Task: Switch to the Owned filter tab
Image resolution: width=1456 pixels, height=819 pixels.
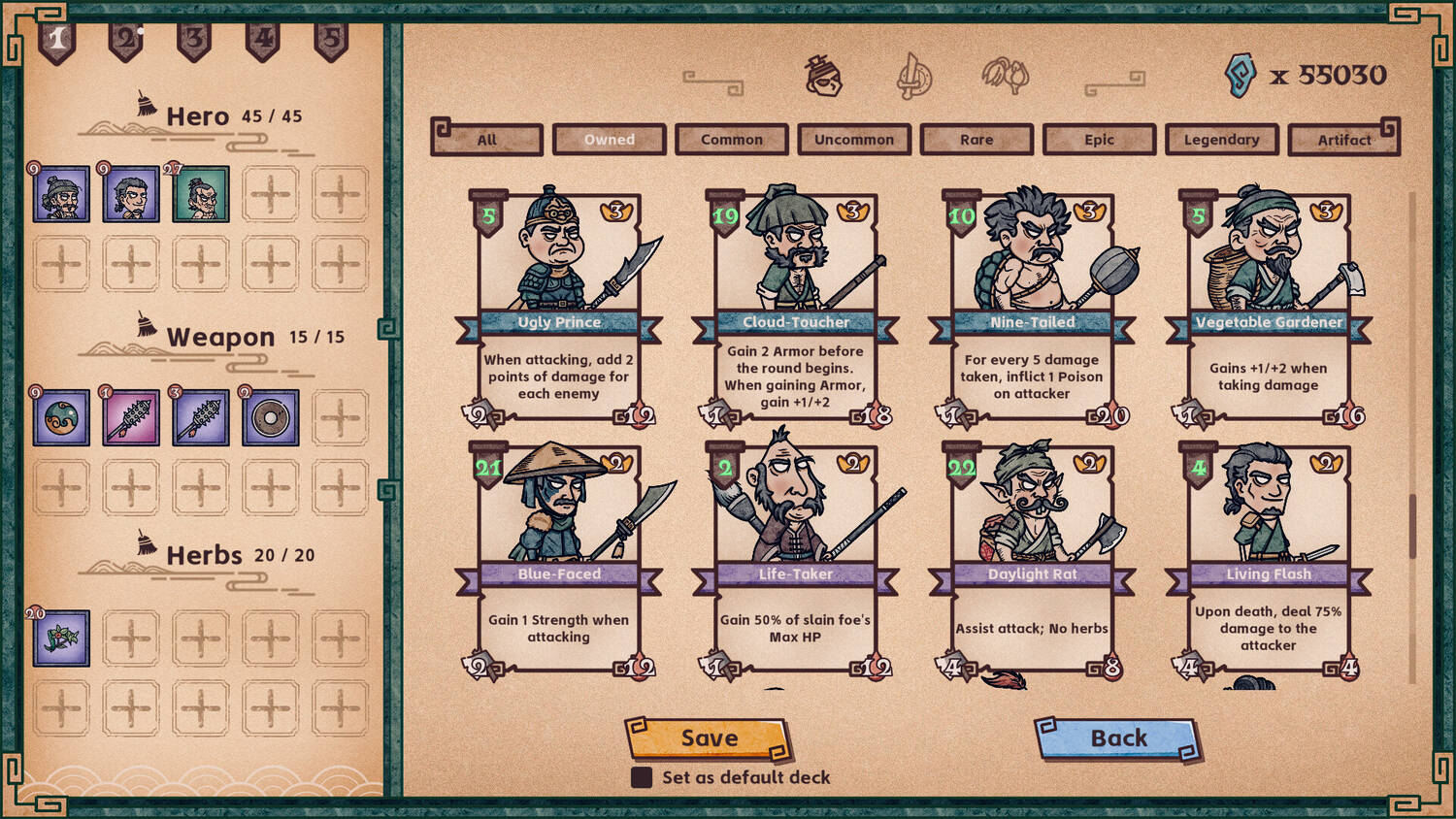Action: (x=610, y=140)
